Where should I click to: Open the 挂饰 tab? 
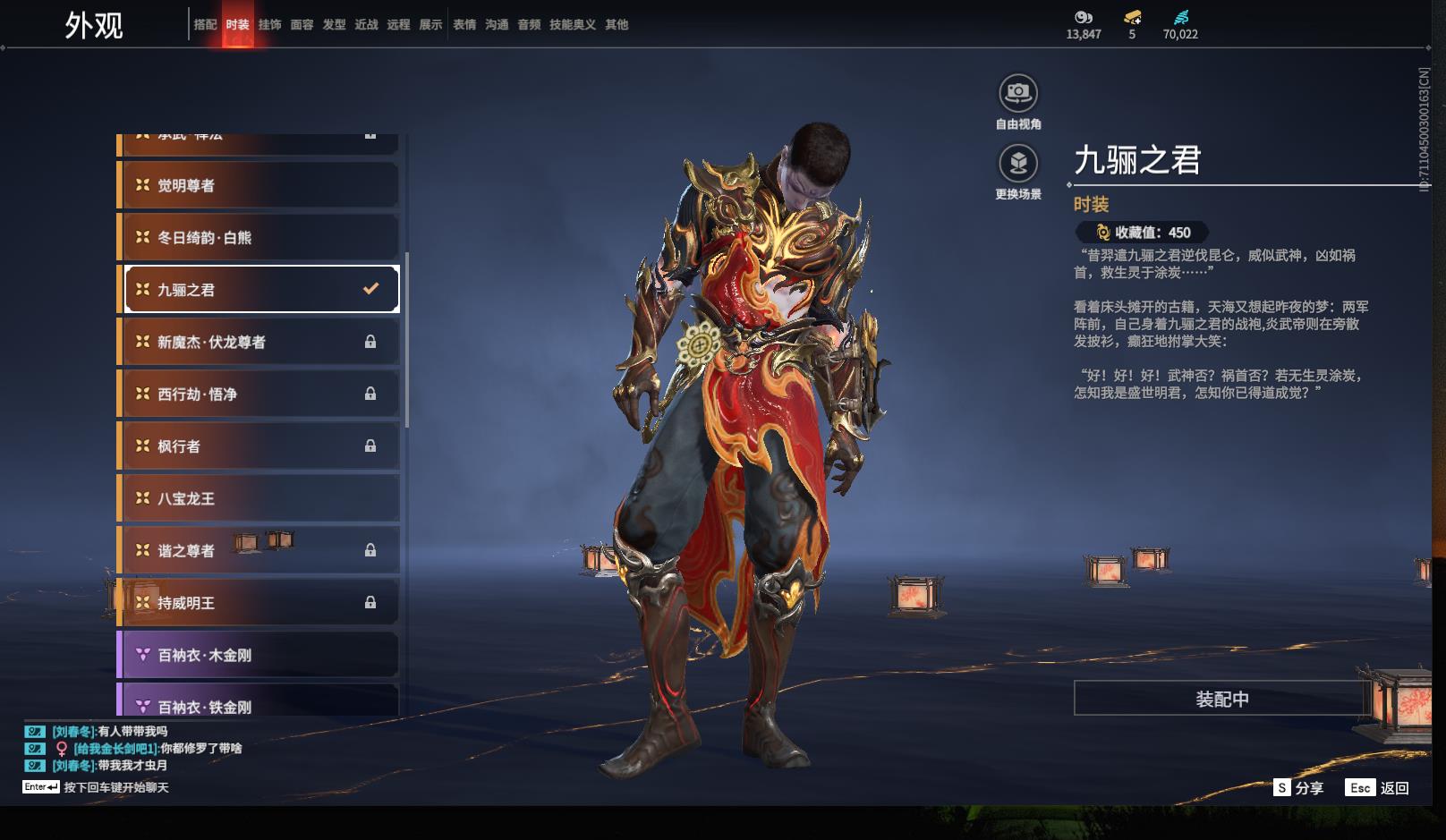[x=269, y=25]
